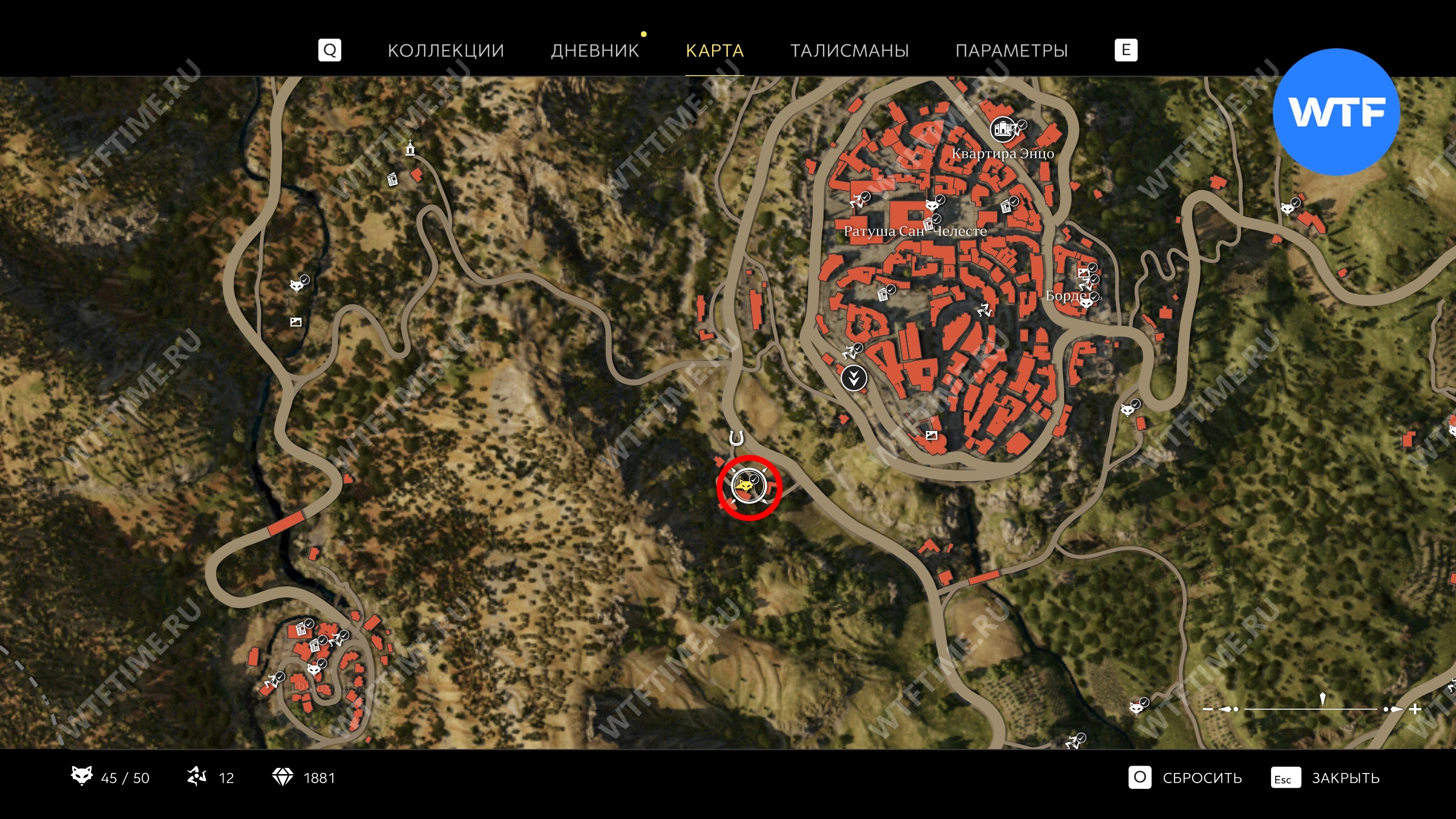Select the Квартира Энцо building marker

1003,129
